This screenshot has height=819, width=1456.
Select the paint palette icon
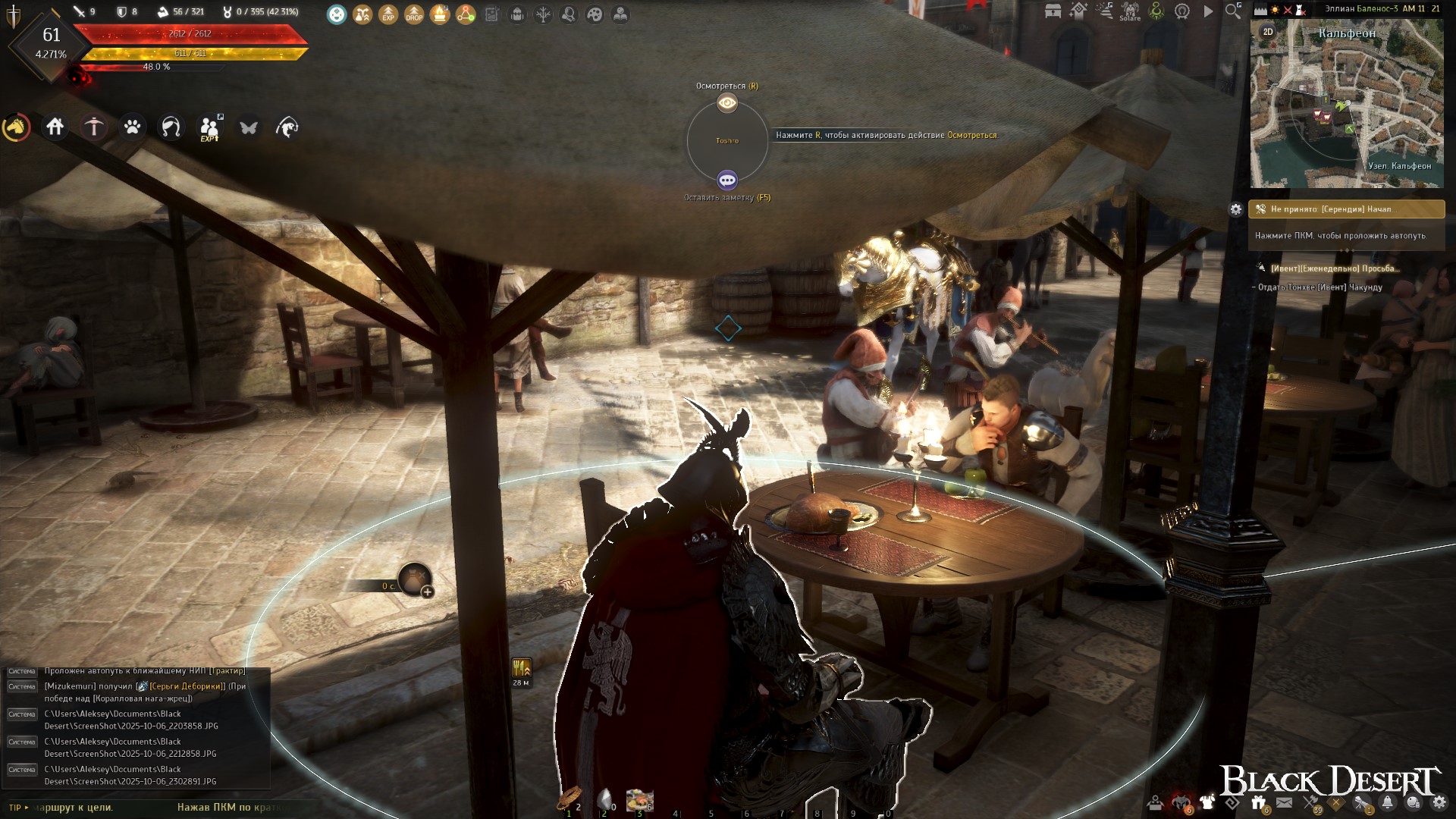click(x=595, y=14)
